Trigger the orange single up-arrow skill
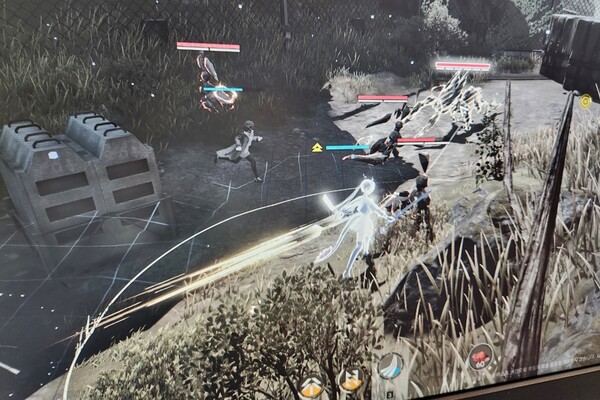600x400 pixels. 351,381
